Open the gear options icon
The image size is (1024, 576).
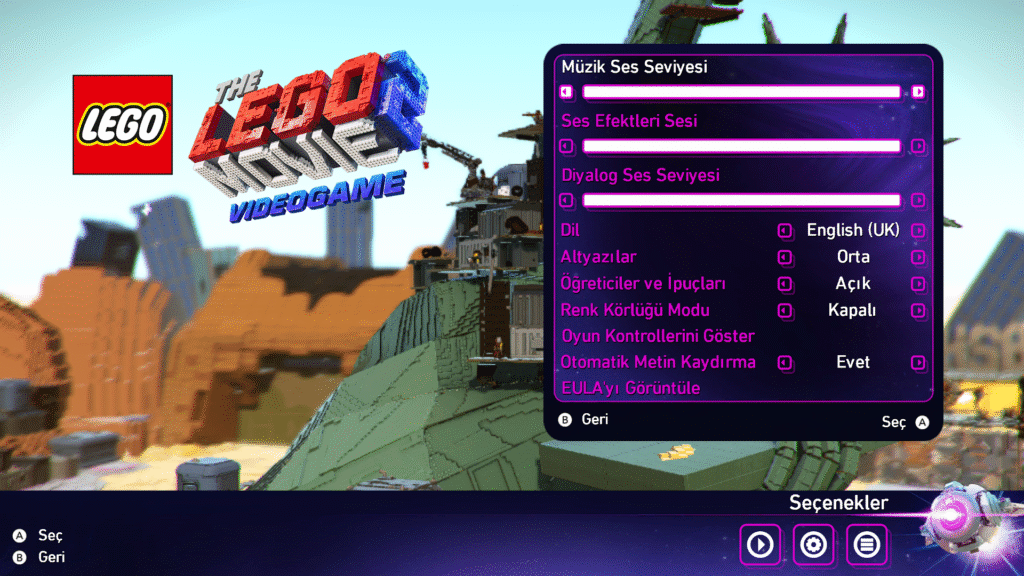(813, 545)
